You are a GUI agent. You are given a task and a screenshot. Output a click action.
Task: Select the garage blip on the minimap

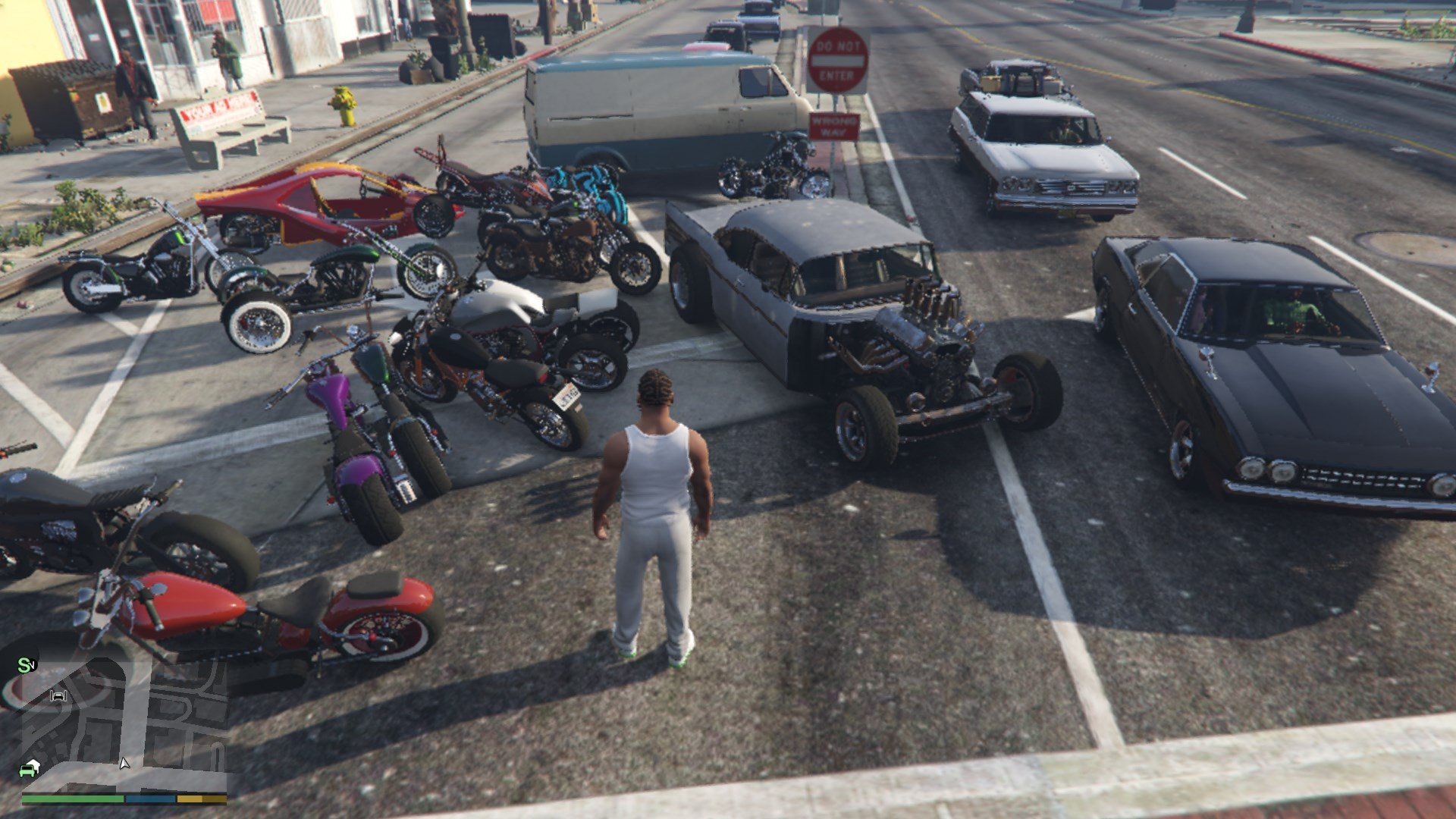pyautogui.click(x=58, y=695)
